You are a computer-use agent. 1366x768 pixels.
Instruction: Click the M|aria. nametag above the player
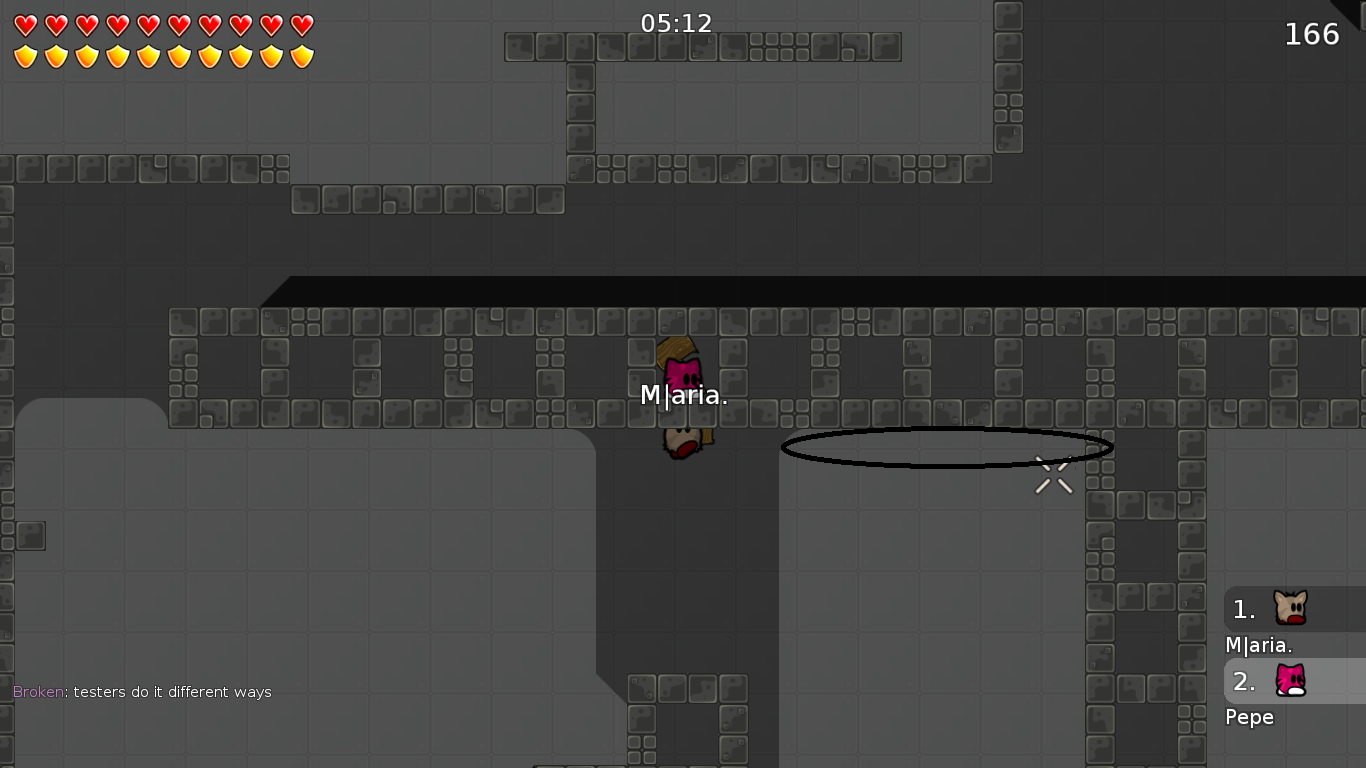pos(684,395)
